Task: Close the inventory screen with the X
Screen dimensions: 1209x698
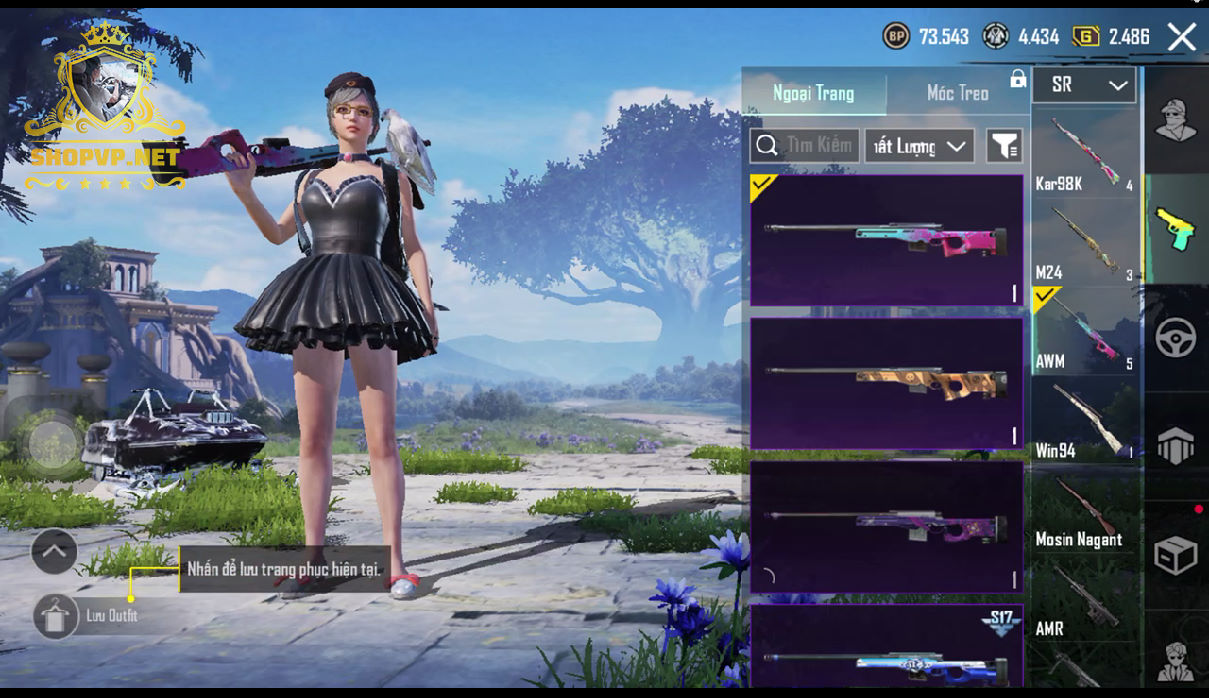Action: pos(1181,38)
